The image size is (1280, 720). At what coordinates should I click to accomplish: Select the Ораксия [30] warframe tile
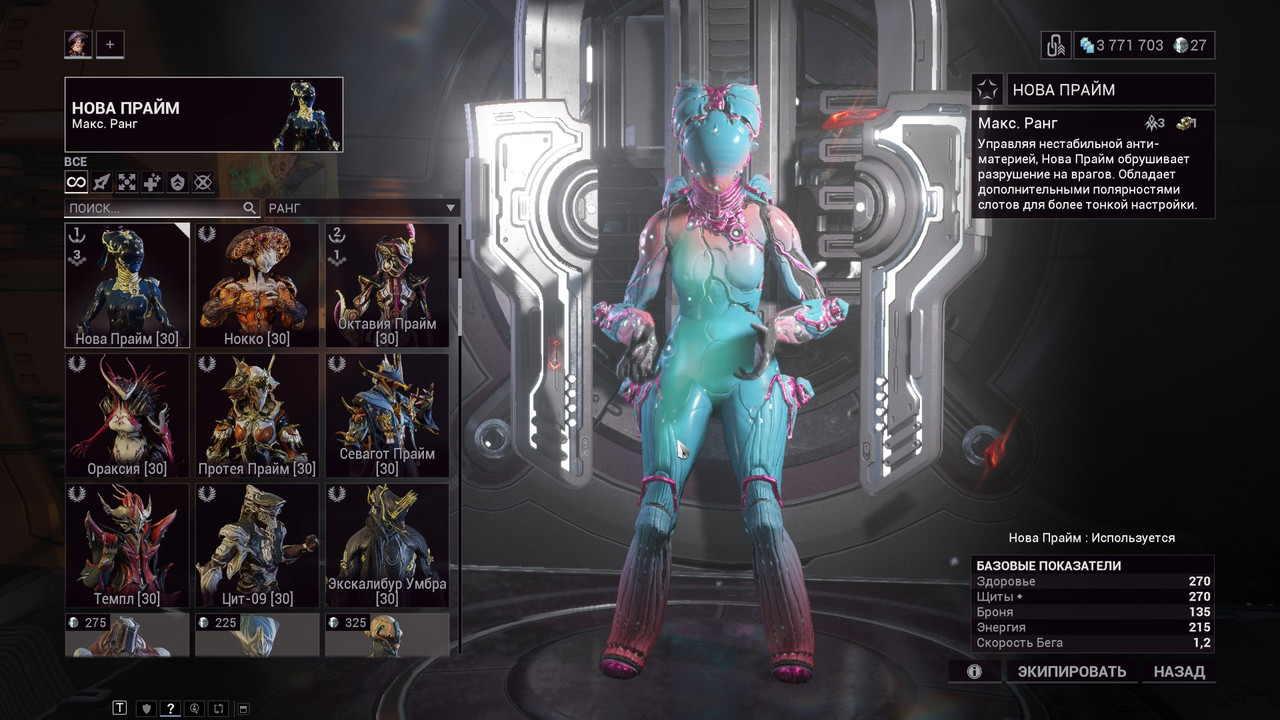(127, 415)
